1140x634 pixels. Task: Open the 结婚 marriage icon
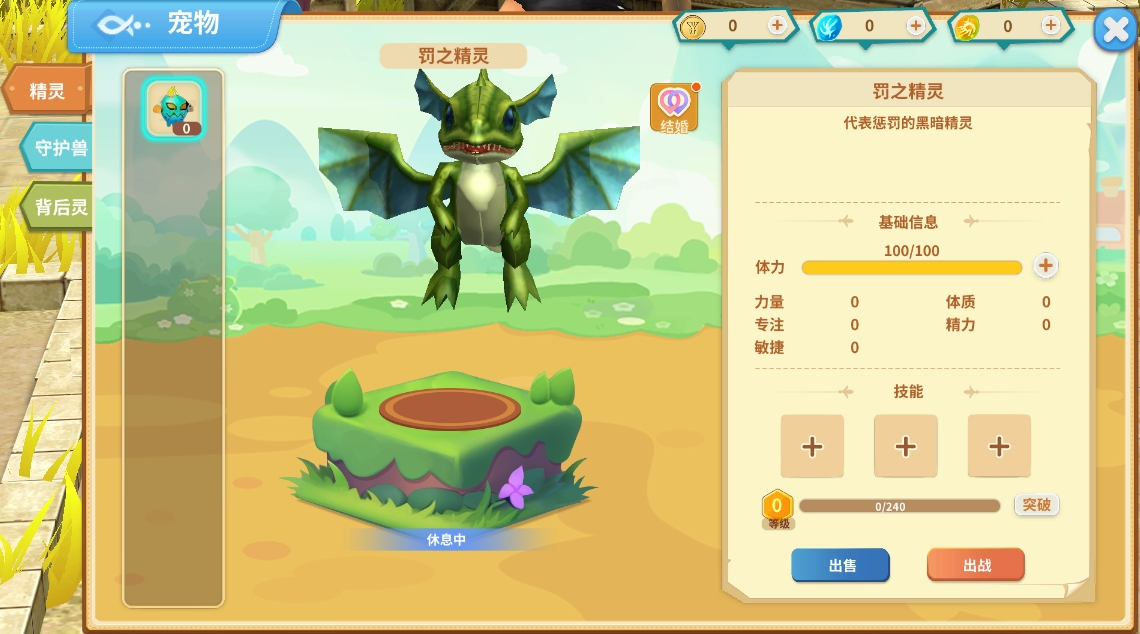point(674,108)
